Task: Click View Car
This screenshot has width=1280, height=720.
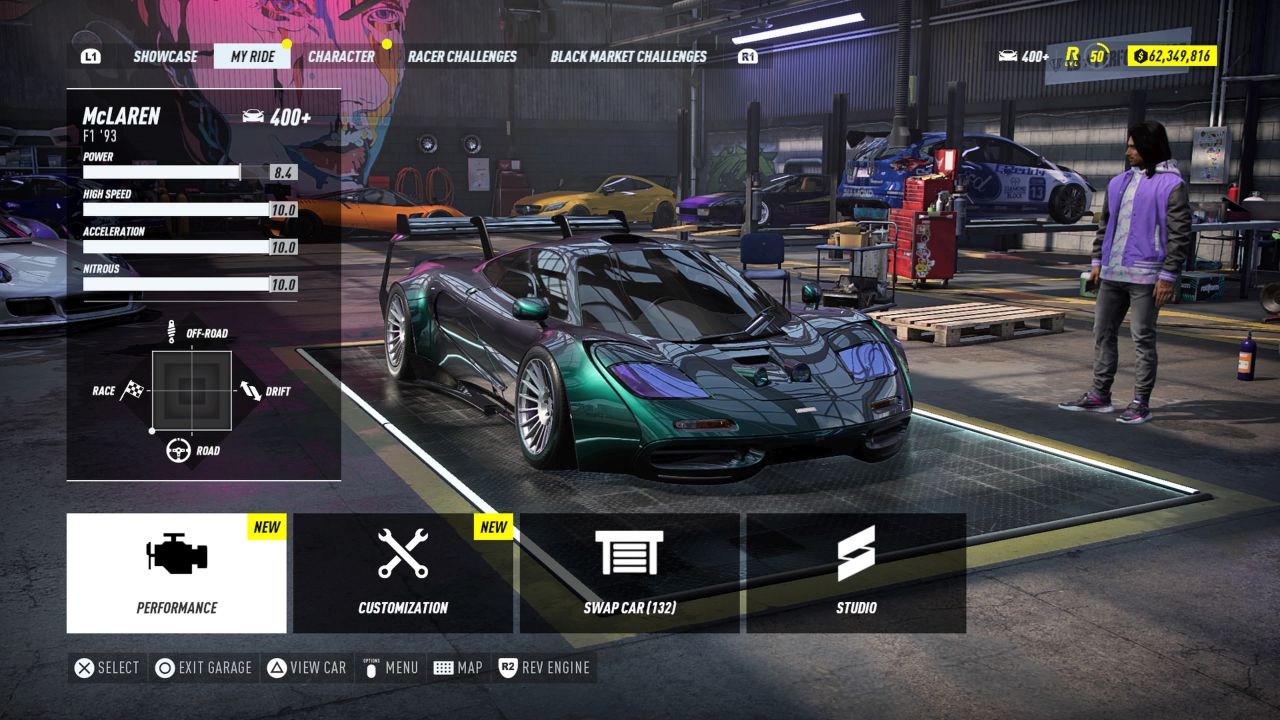Action: click(306, 667)
